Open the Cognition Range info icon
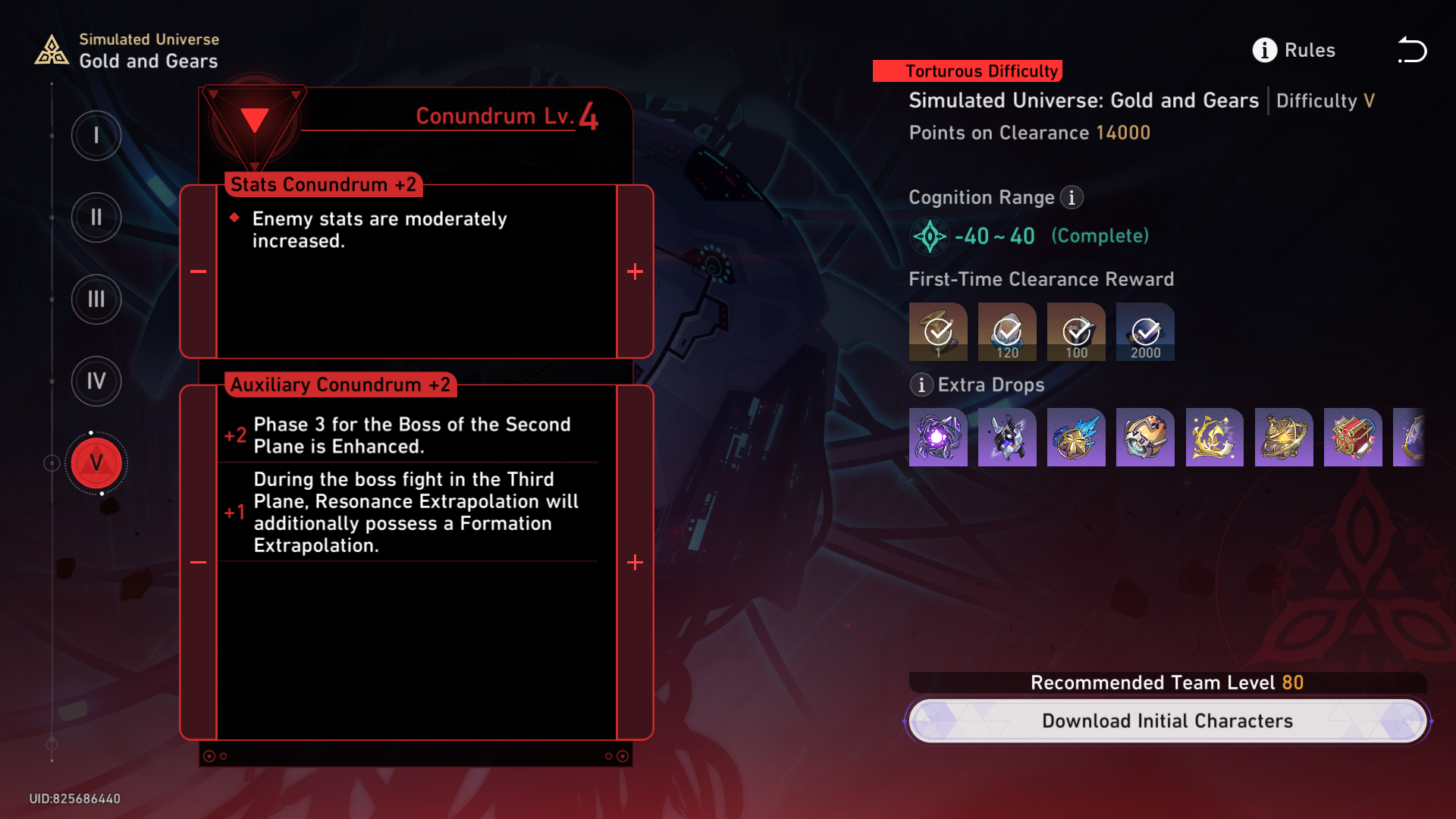Screen dimensions: 1456x819 point(1072,197)
